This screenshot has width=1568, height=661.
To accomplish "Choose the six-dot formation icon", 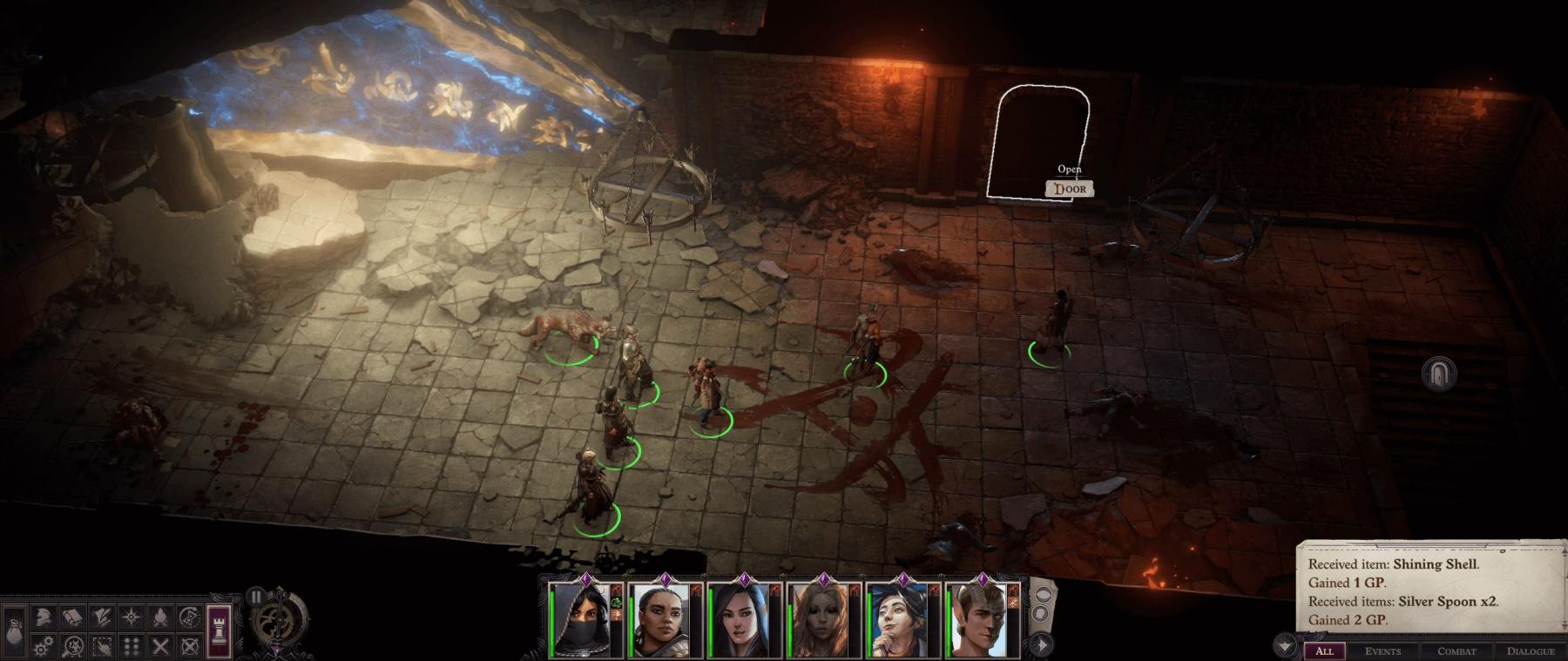I will [x=132, y=646].
